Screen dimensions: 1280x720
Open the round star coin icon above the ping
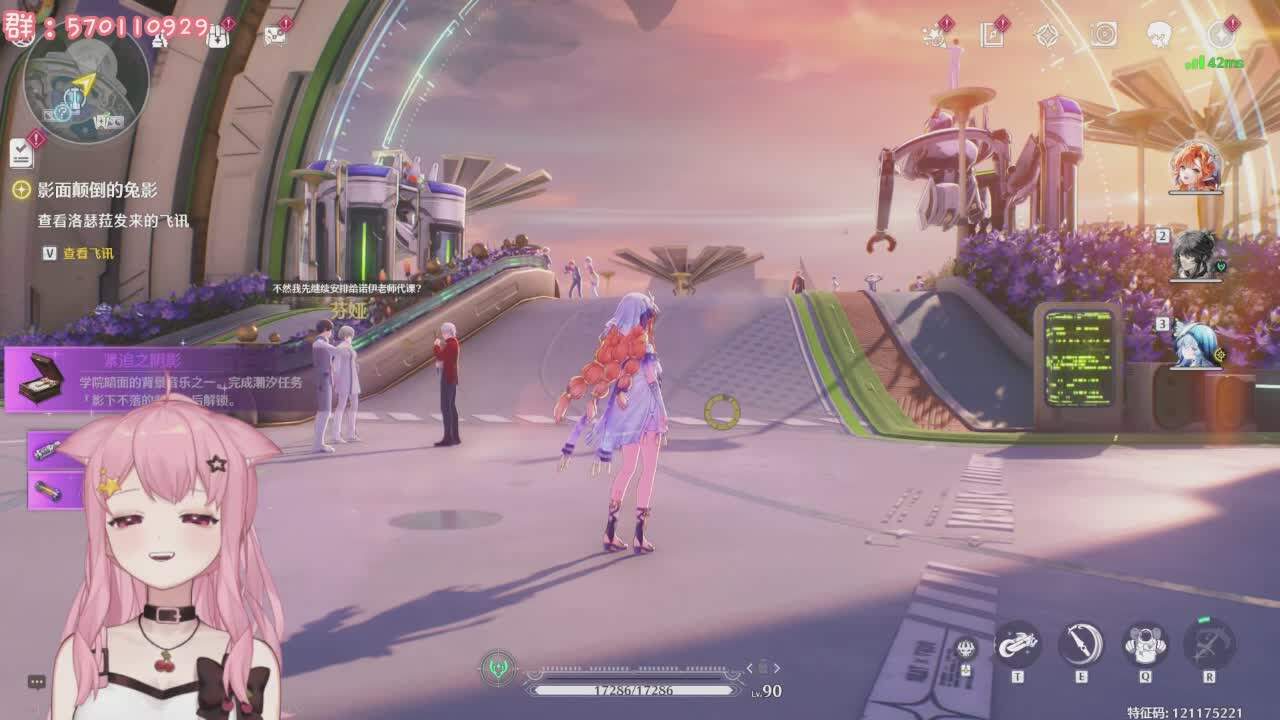[1220, 34]
